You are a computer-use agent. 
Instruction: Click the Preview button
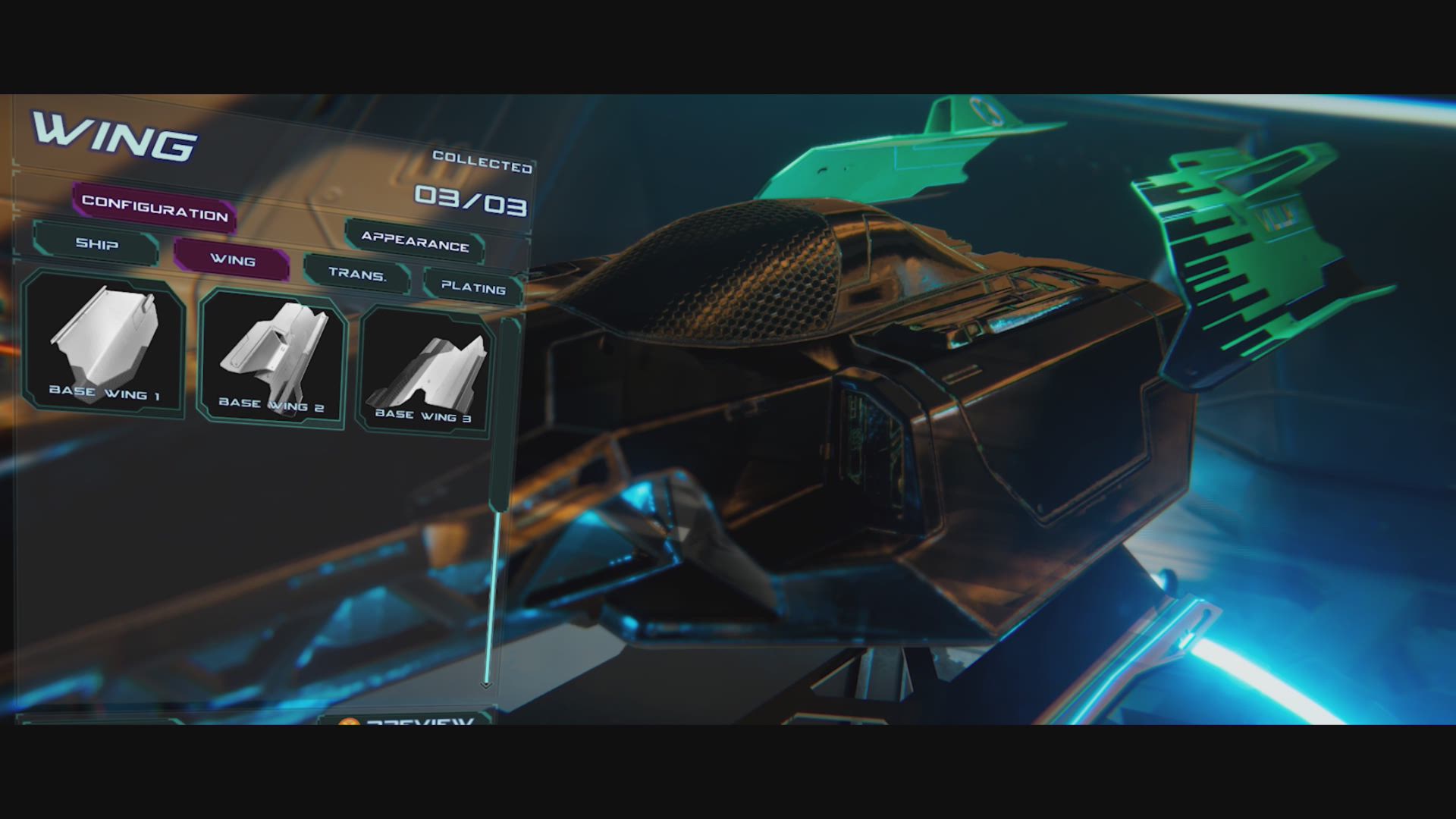(x=409, y=720)
